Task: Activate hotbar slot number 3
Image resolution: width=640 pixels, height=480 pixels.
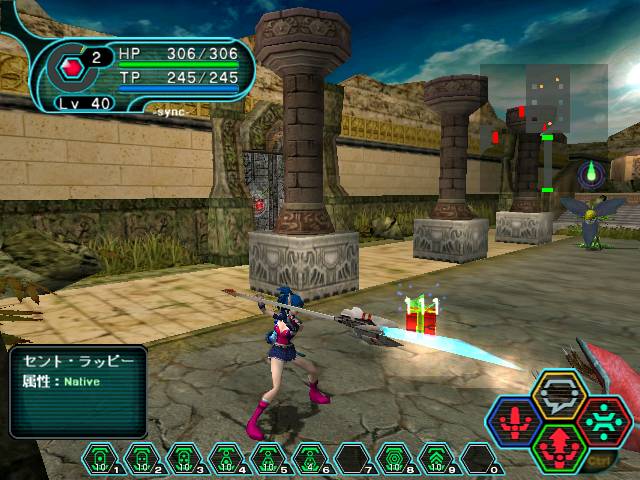Action: (x=181, y=458)
